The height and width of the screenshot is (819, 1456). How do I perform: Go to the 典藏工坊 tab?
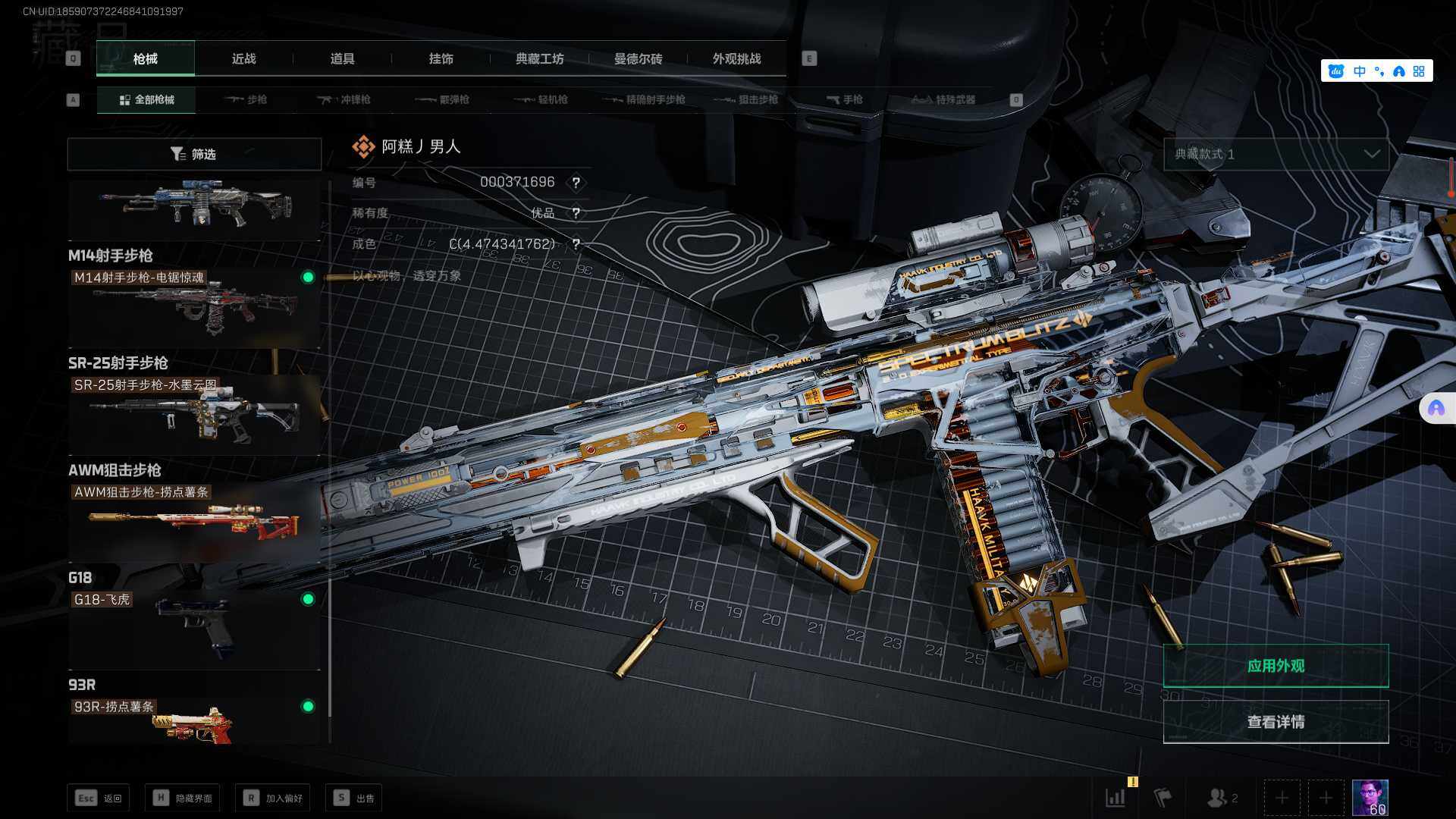click(x=539, y=59)
